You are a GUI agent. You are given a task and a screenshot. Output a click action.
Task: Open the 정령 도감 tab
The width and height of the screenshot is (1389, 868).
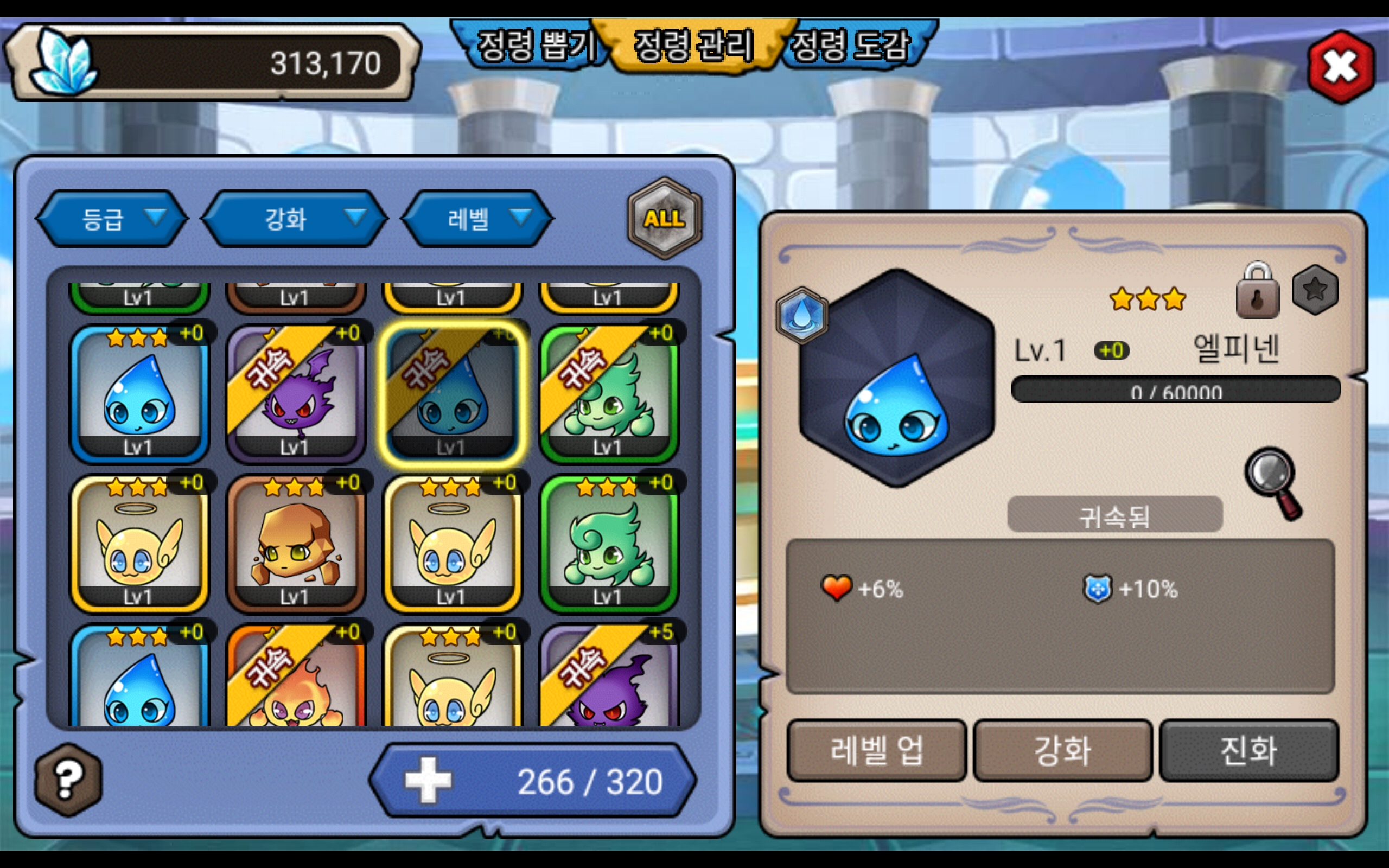tap(852, 46)
